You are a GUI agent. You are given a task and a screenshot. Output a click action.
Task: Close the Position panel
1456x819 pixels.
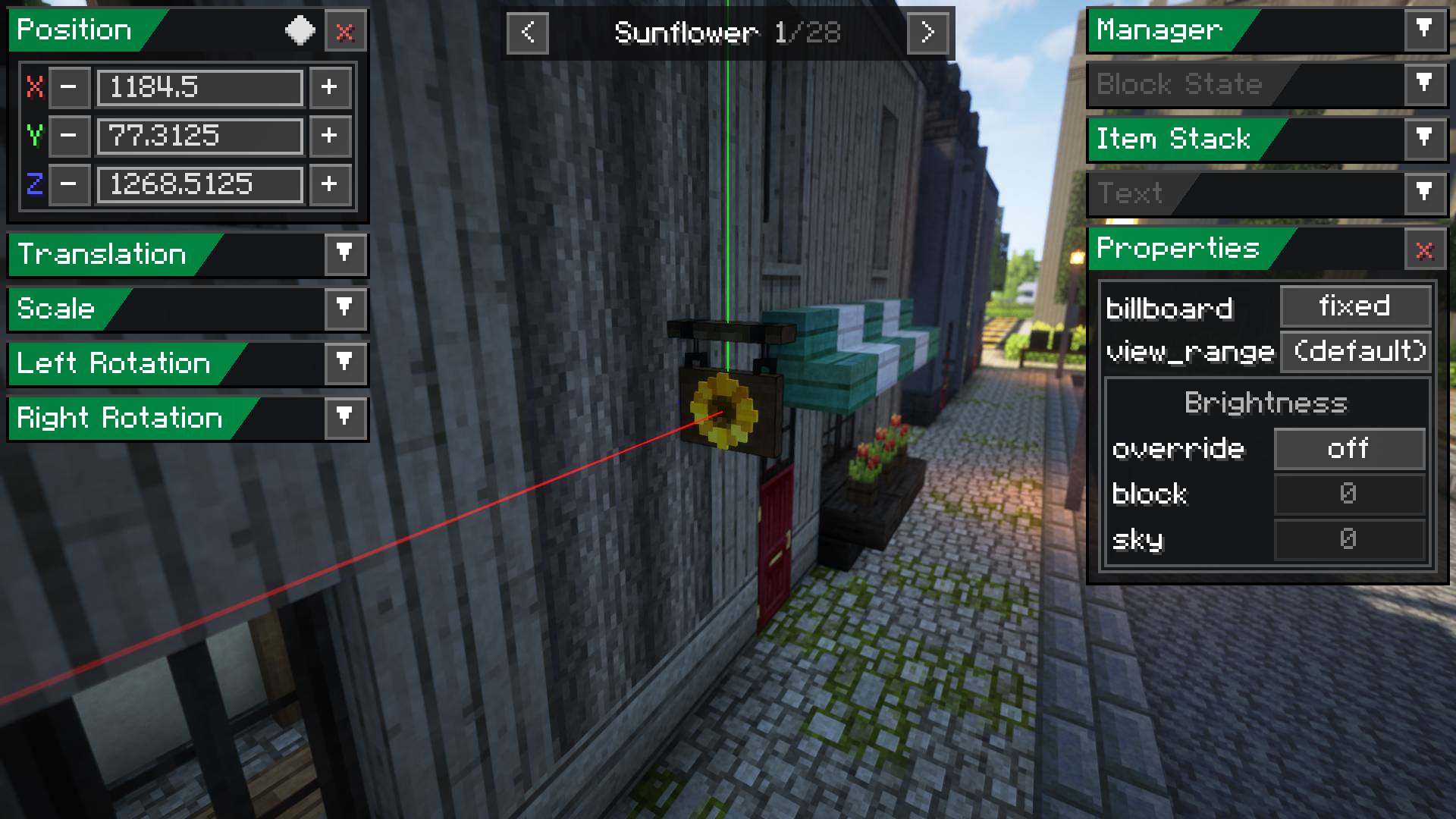345,31
